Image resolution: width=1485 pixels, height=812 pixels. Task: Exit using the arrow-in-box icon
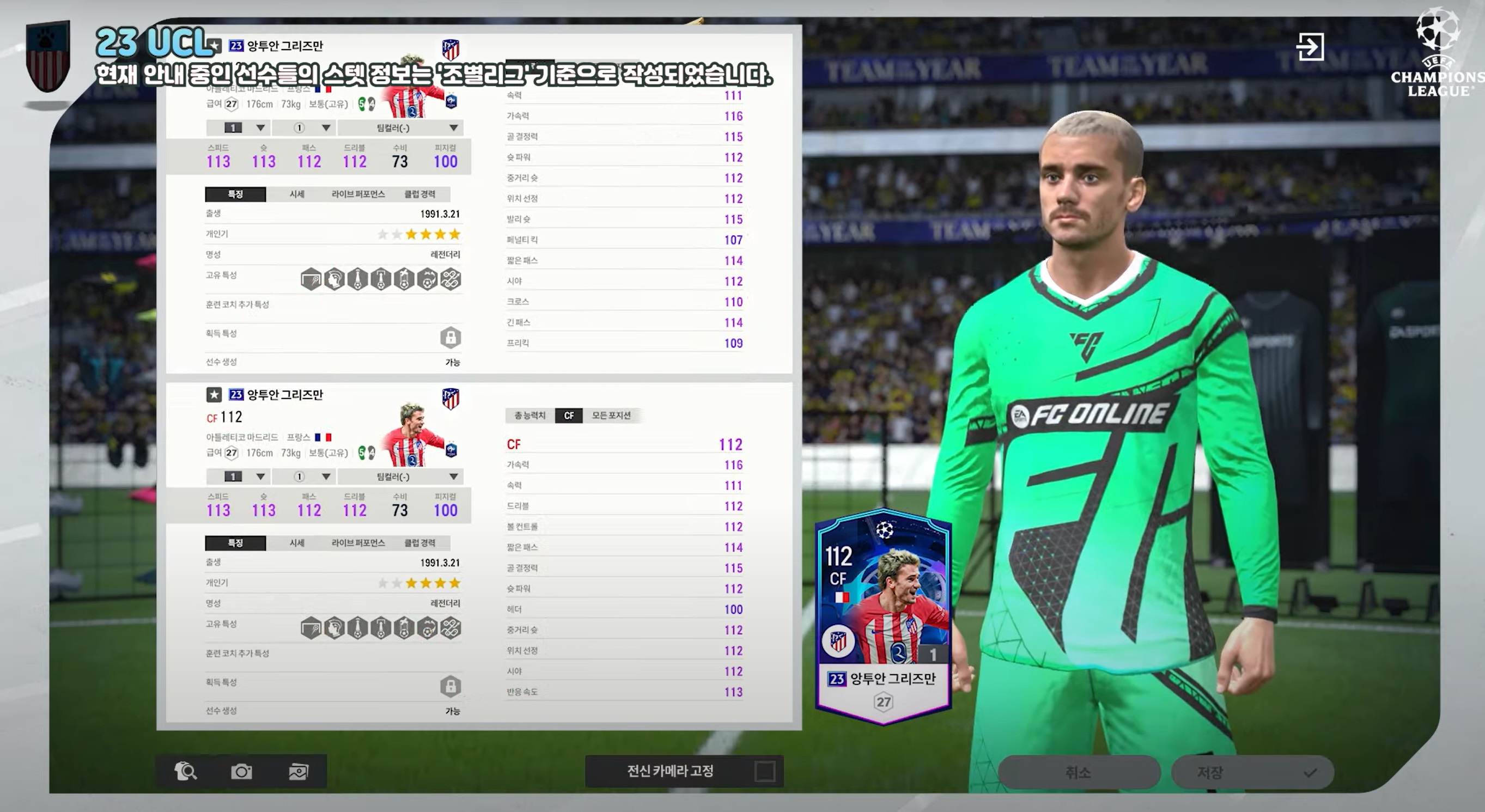1310,47
